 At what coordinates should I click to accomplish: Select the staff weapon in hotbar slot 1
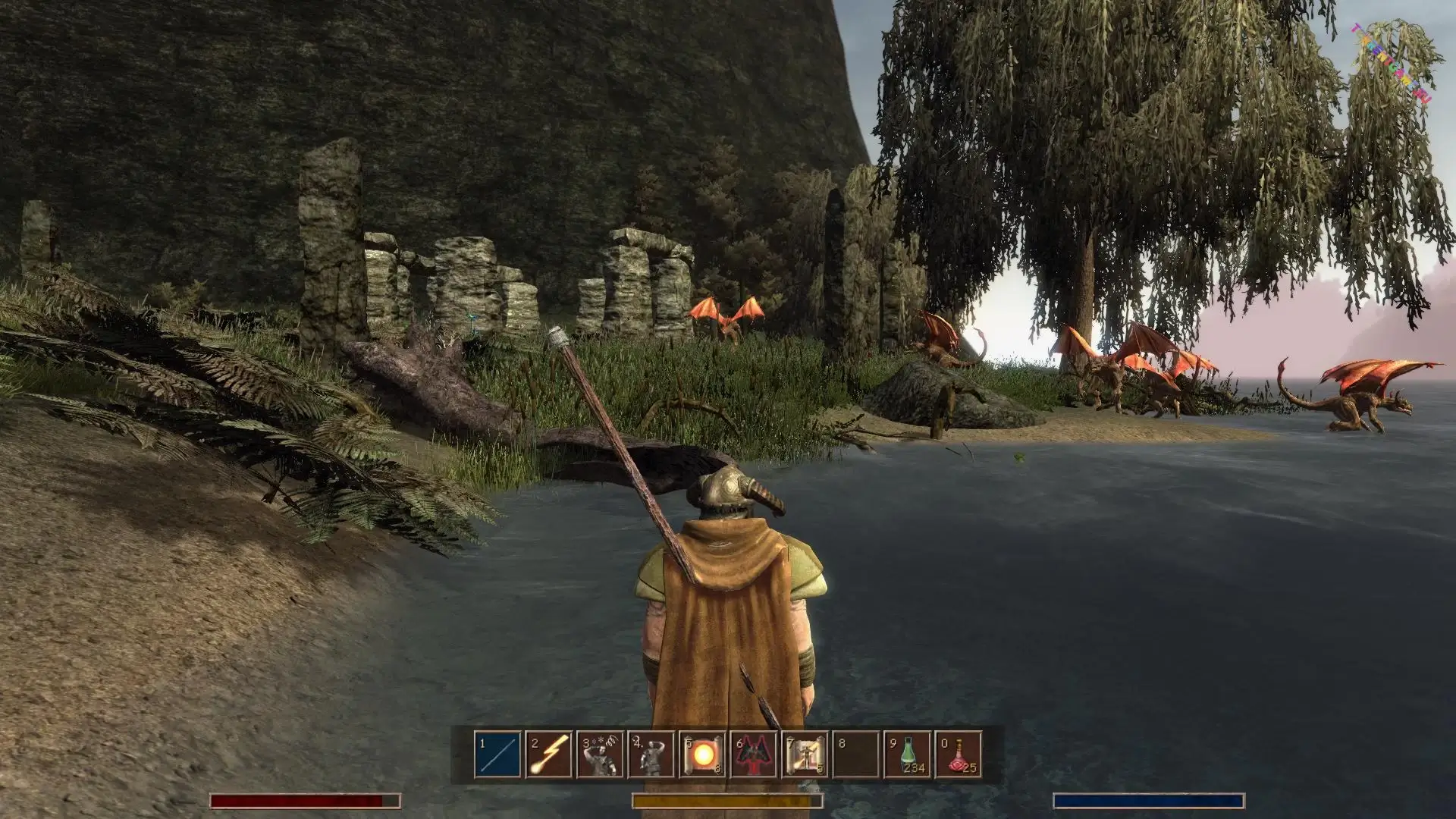click(498, 755)
